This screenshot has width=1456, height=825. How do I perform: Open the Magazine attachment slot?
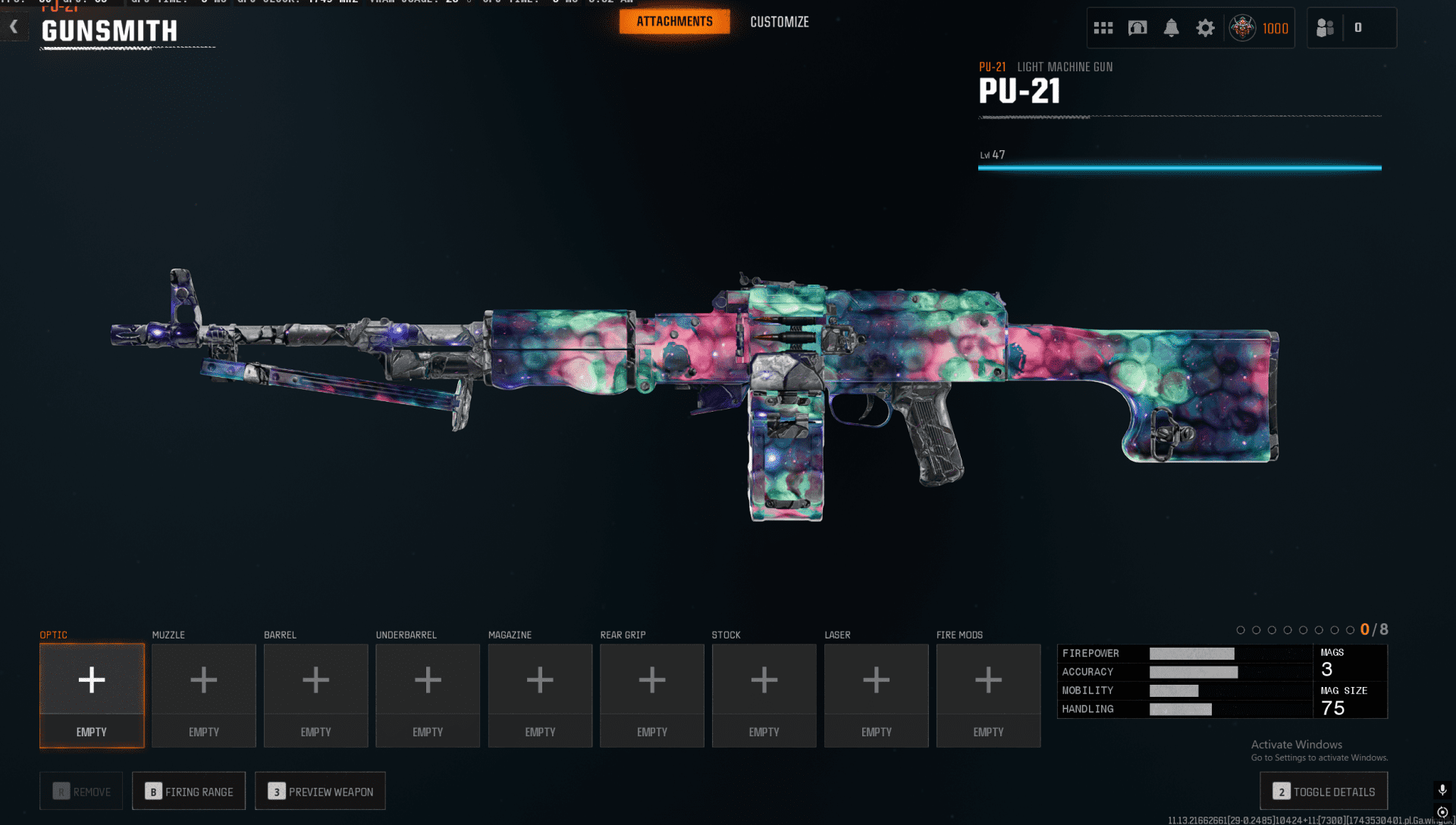pos(540,695)
